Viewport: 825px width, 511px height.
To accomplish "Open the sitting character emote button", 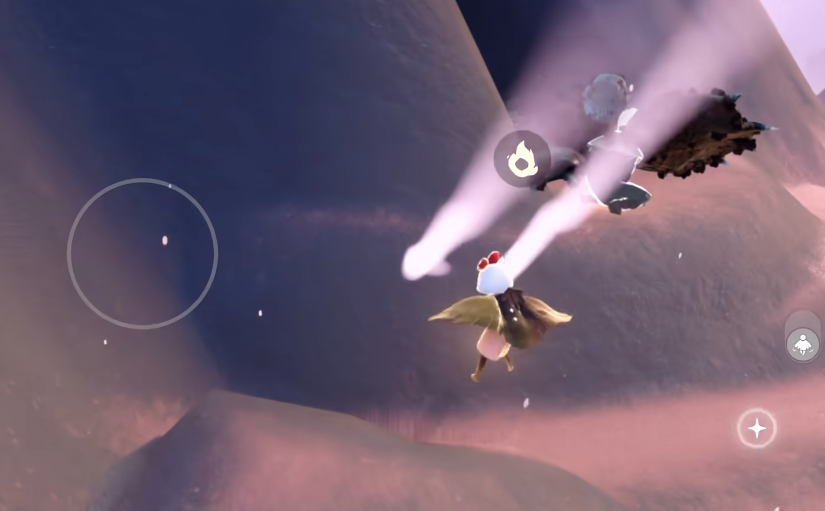I will (x=802, y=344).
